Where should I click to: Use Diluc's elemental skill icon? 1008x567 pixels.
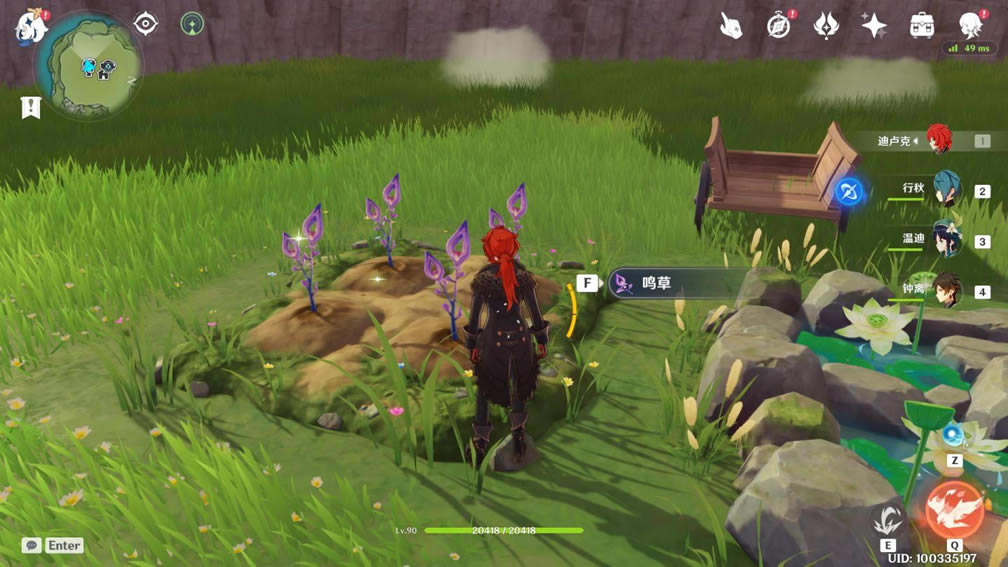pos(888,520)
